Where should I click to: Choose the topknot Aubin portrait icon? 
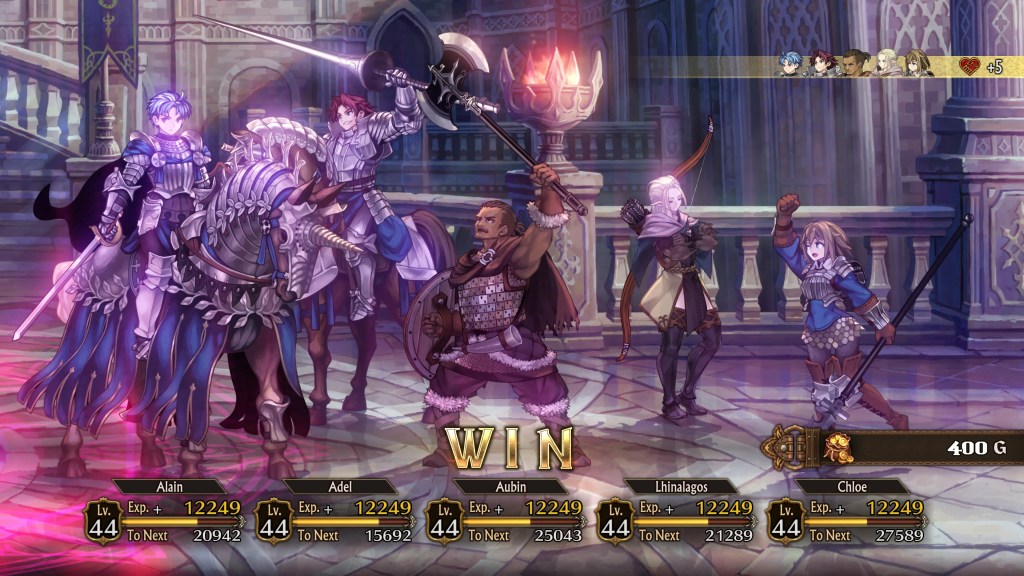[855, 64]
